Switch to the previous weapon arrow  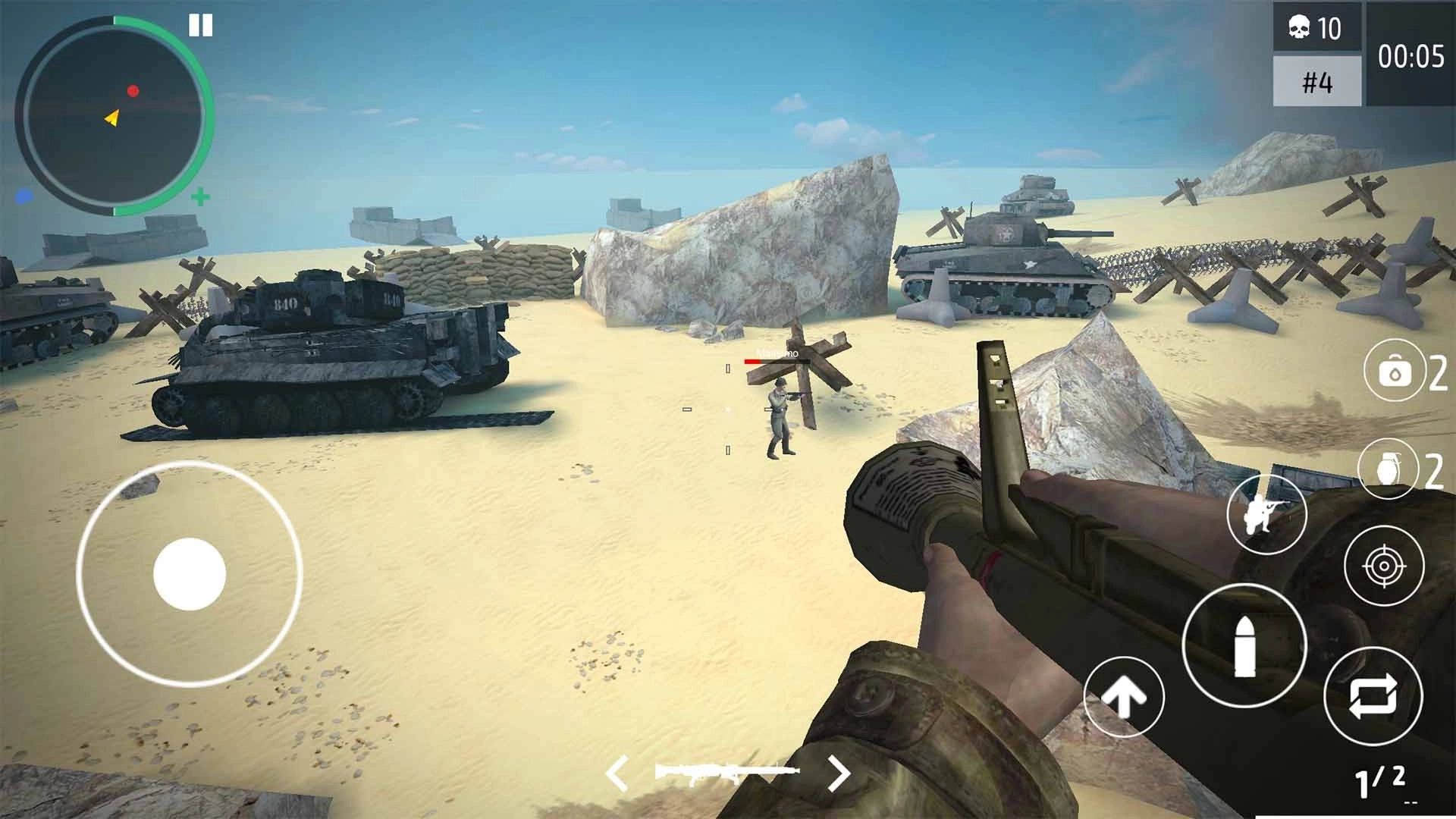coord(618,773)
